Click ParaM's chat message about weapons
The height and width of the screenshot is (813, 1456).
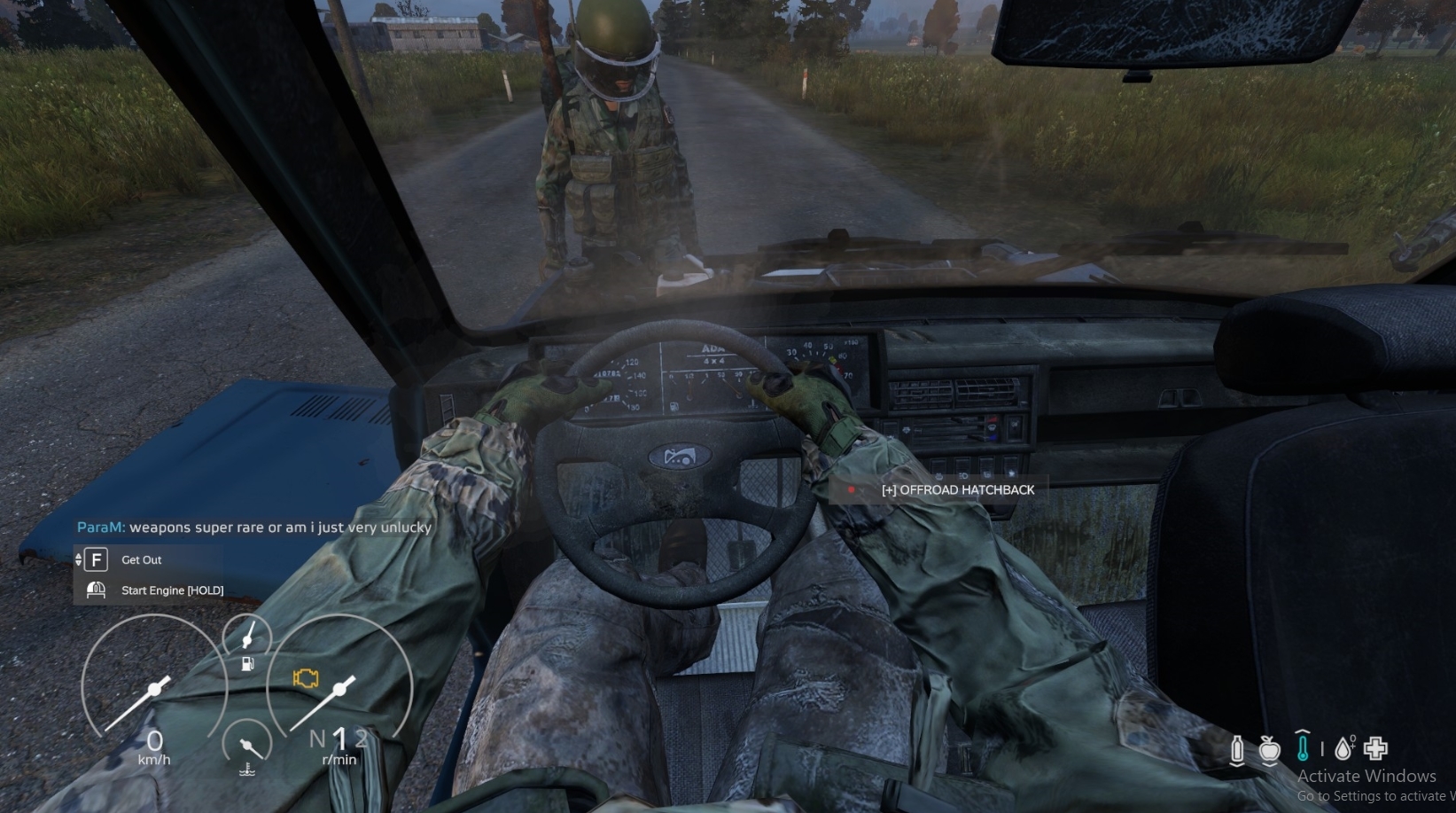click(x=254, y=527)
